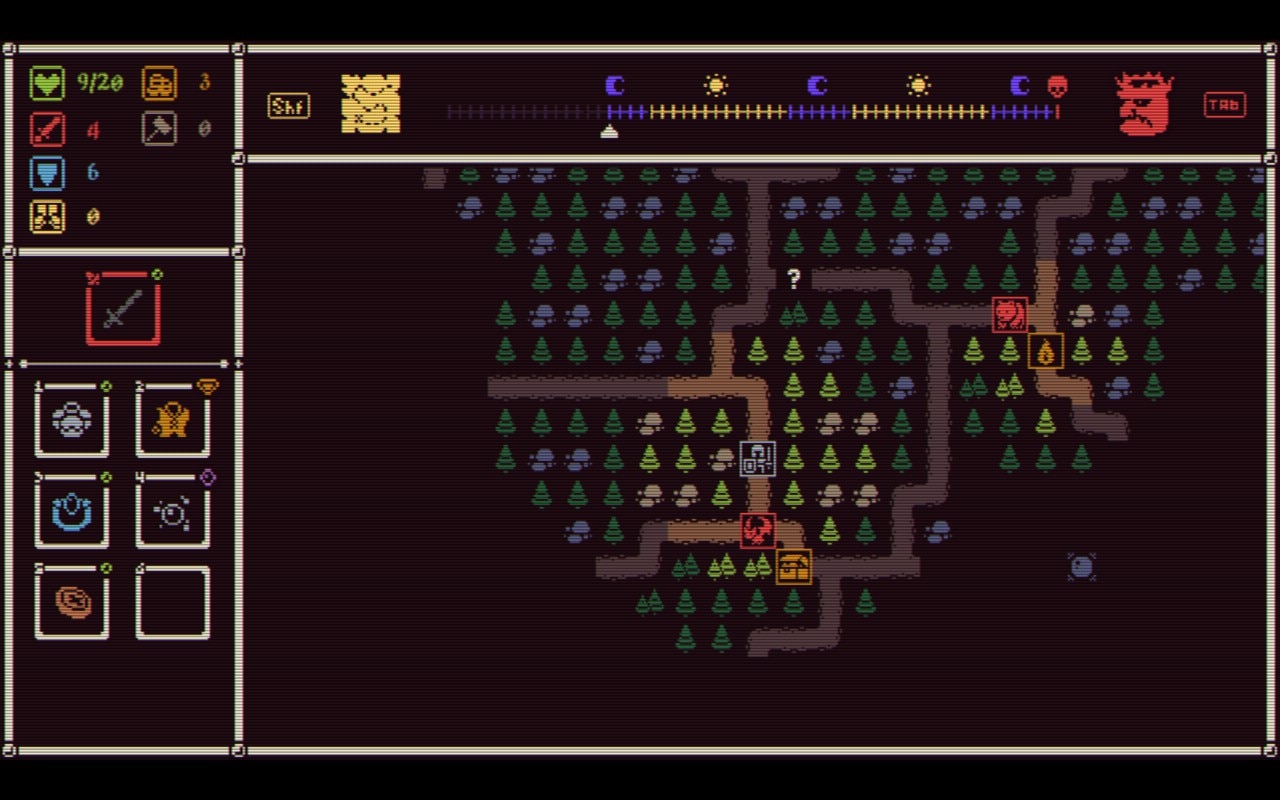Image resolution: width=1280 pixels, height=800 pixels.
Task: Select the equipped sword item
Action: (122, 306)
